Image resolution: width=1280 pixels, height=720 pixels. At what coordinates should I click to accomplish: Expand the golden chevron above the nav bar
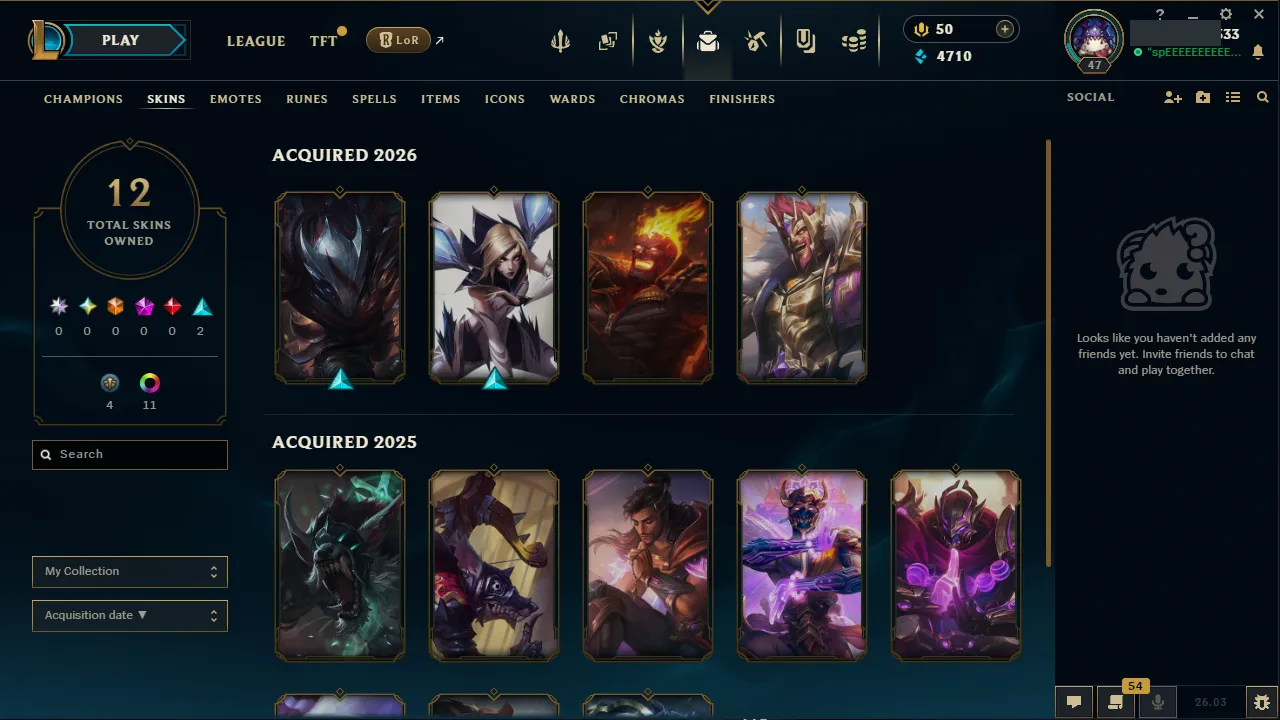(708, 6)
